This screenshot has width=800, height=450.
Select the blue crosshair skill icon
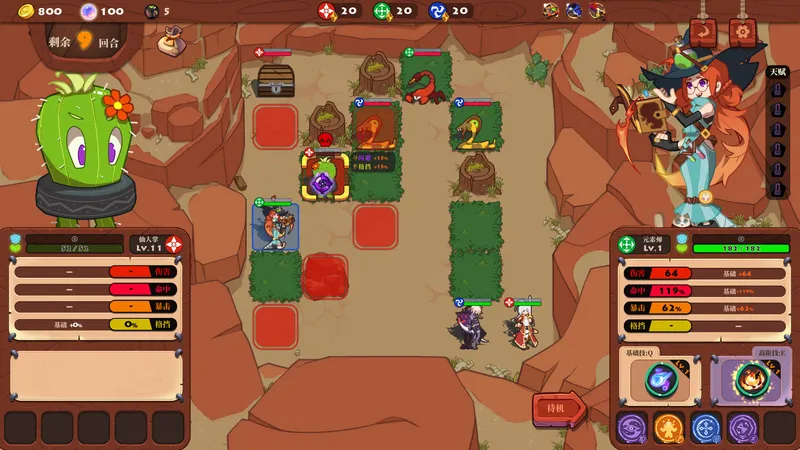tap(707, 428)
